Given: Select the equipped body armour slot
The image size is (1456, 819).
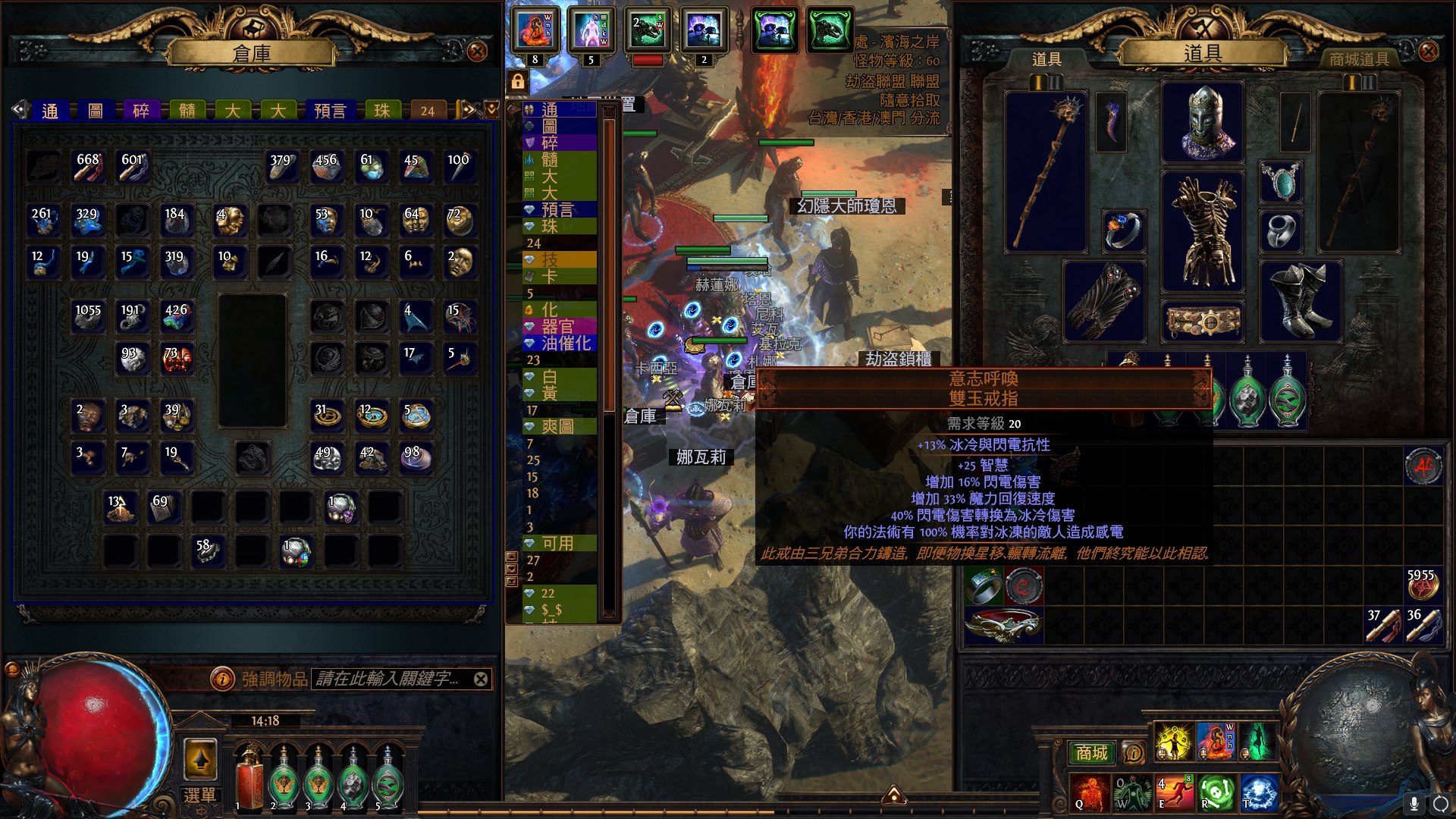Looking at the screenshot, I should click(1203, 231).
